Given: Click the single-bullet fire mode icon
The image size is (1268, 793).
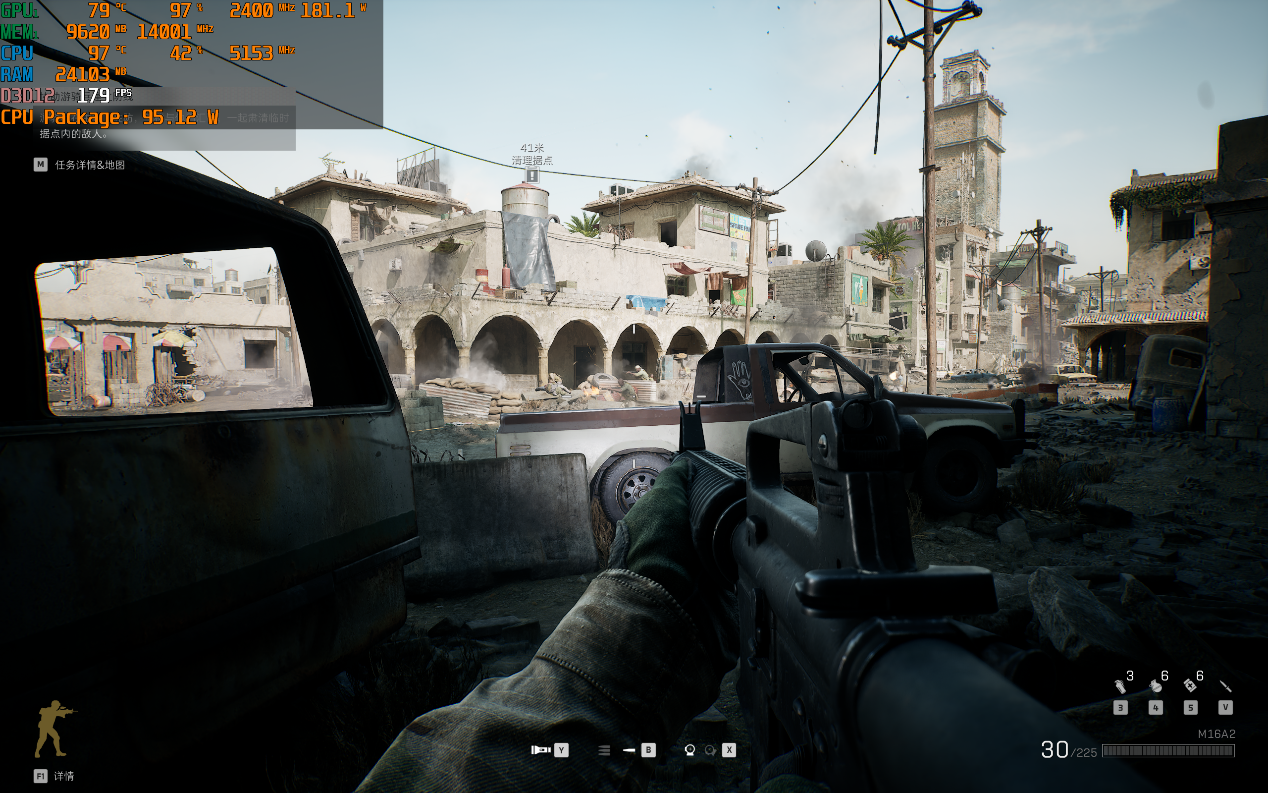Looking at the screenshot, I should [x=629, y=749].
